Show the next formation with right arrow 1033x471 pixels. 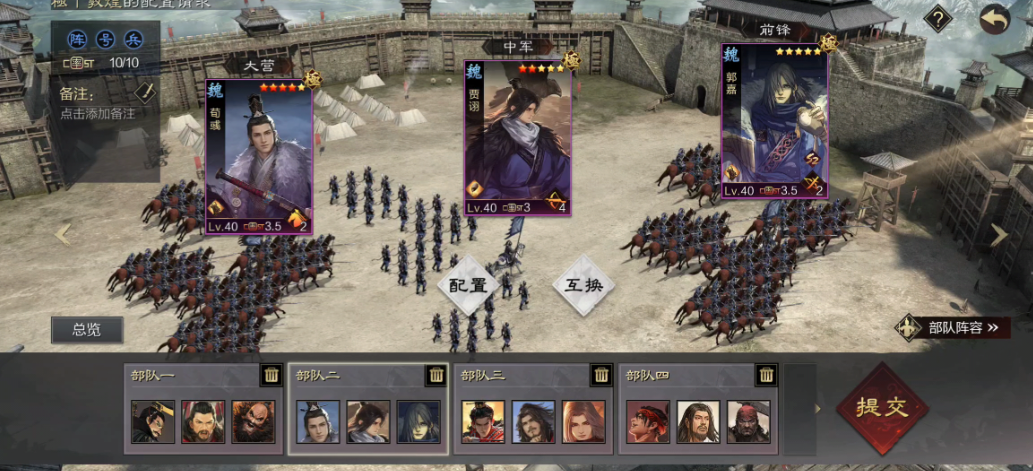click(999, 234)
